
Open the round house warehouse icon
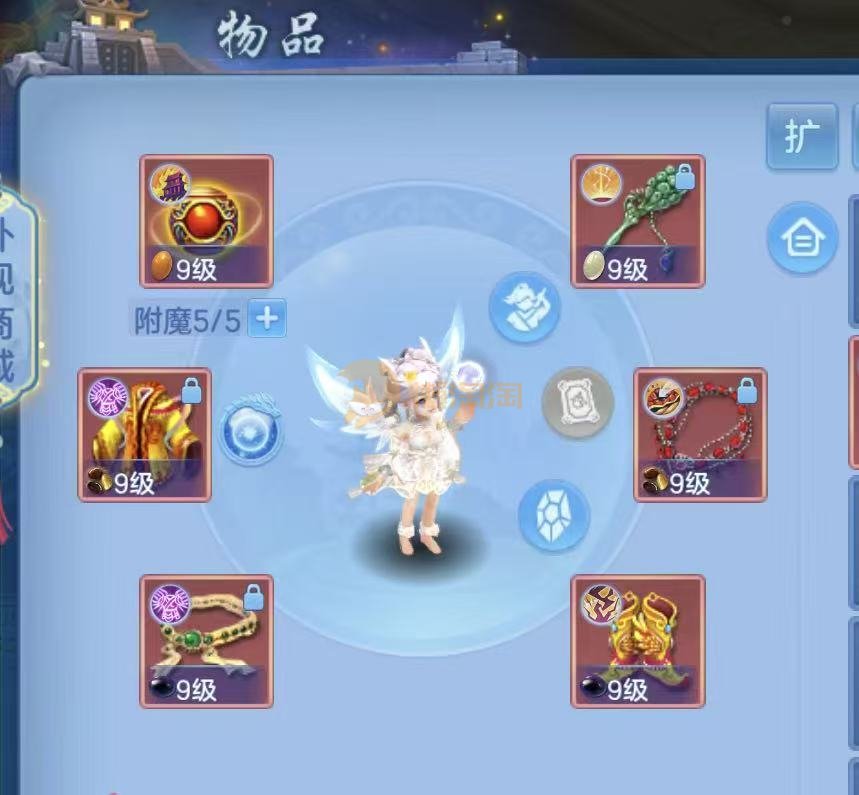click(x=802, y=238)
